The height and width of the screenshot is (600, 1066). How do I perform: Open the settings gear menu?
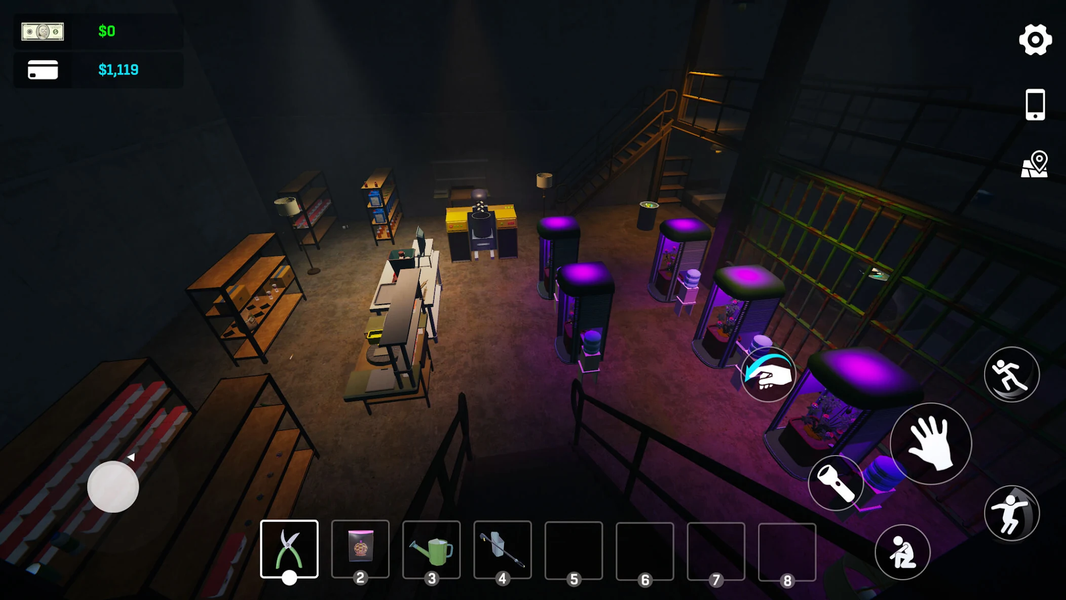[x=1035, y=40]
